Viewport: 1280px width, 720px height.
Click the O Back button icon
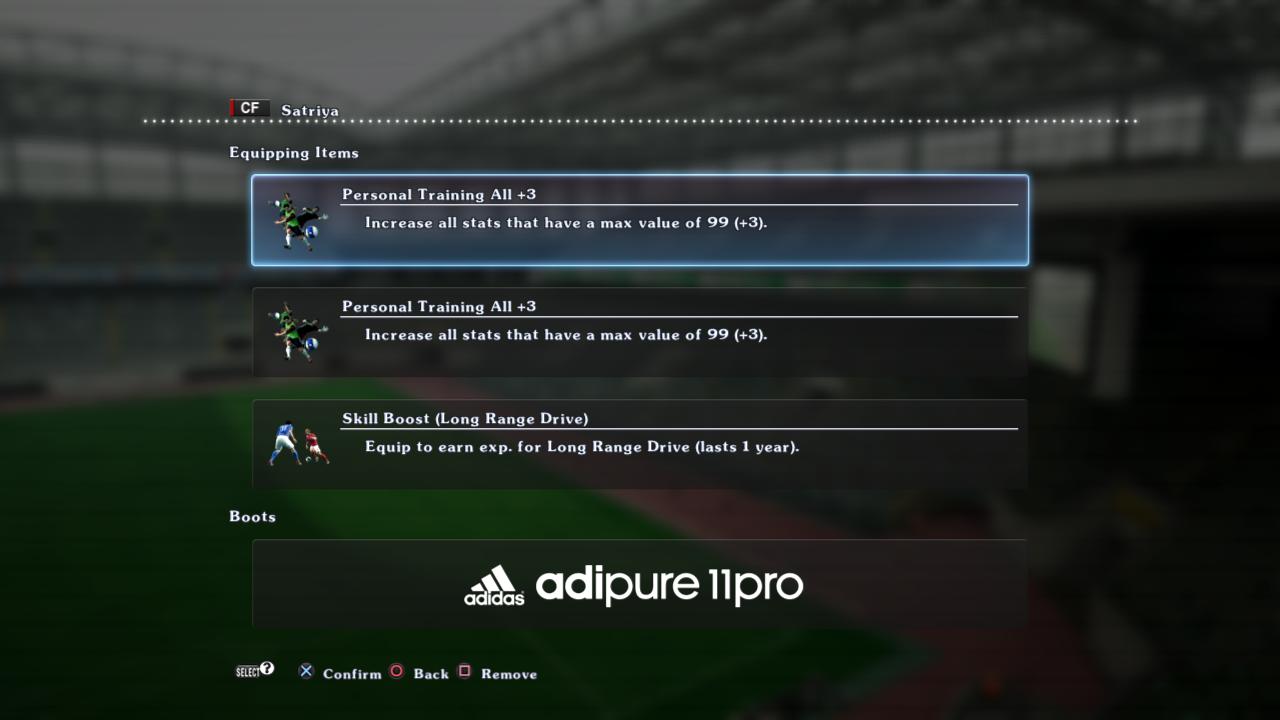[x=396, y=672]
